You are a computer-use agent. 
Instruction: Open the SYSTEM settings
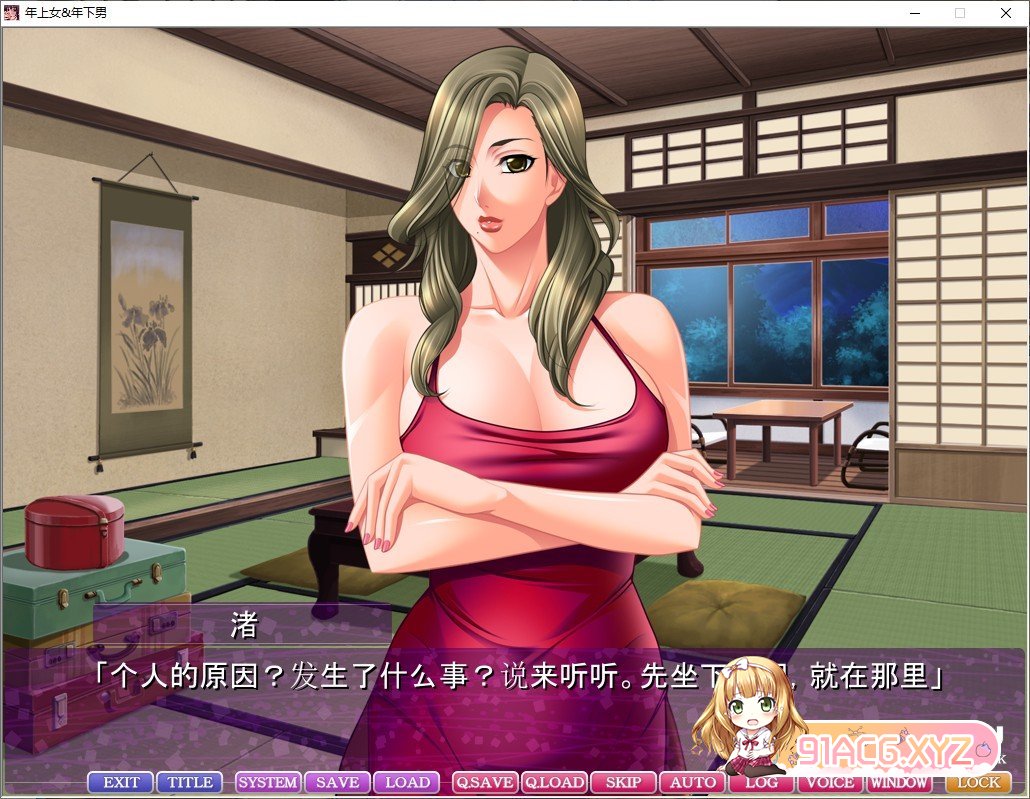click(x=268, y=782)
